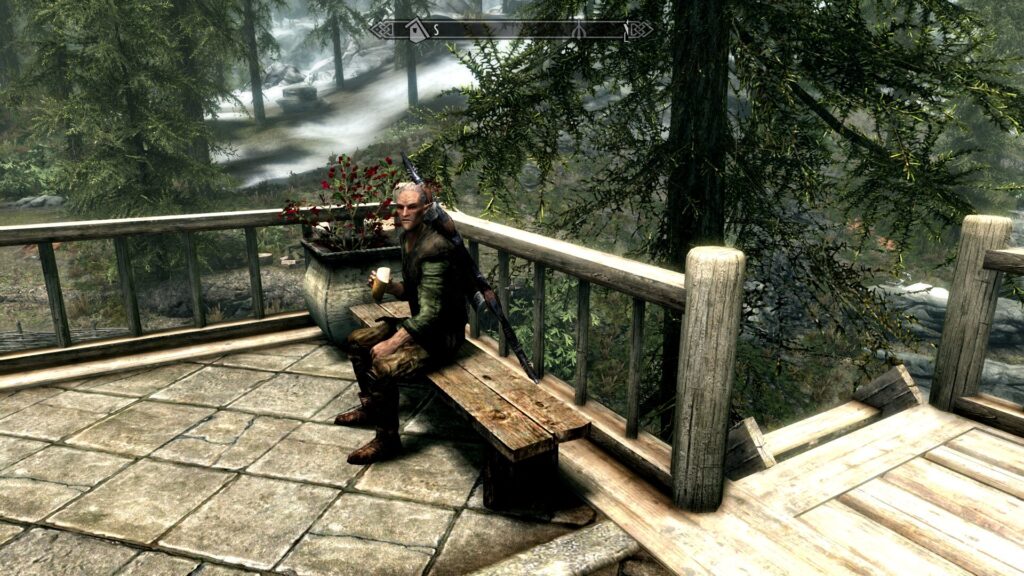Screen dimensions: 1024x576
Task: Click the house location marker on the compass
Action: click(x=417, y=30)
